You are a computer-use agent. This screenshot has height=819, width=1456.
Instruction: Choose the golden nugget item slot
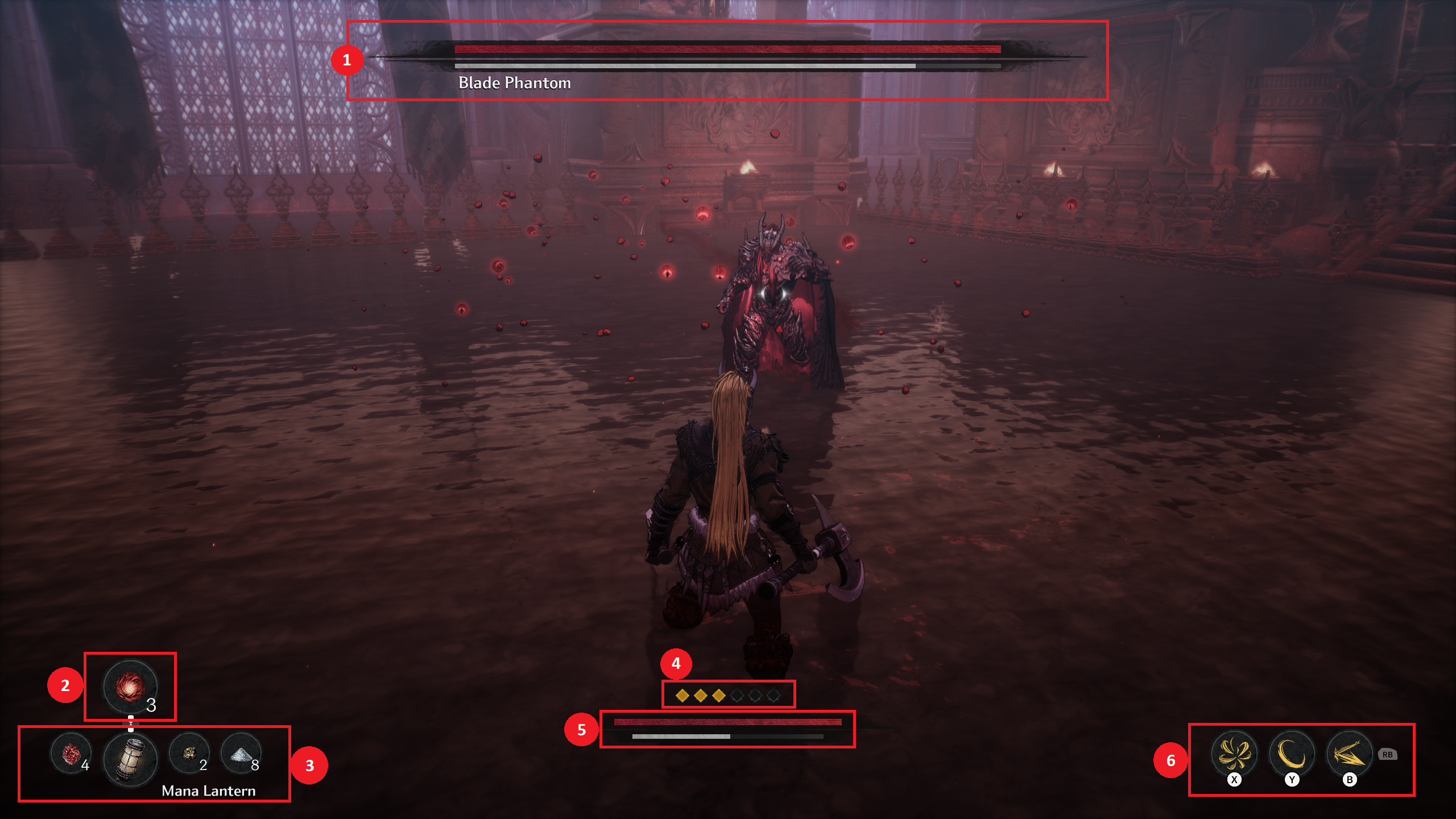(x=189, y=754)
